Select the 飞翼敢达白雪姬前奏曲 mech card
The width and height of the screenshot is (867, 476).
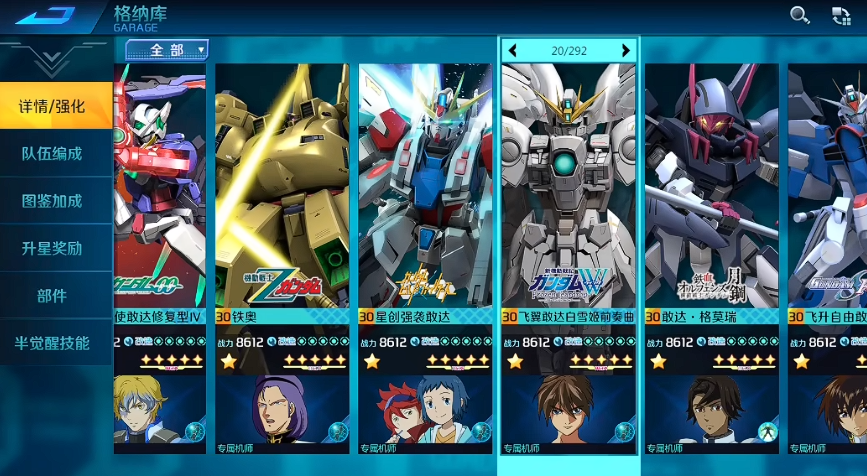pos(568,200)
